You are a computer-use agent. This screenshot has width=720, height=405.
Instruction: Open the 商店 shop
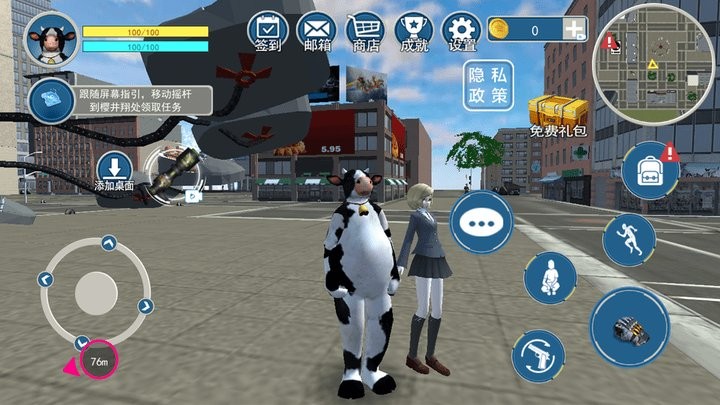[x=364, y=30]
